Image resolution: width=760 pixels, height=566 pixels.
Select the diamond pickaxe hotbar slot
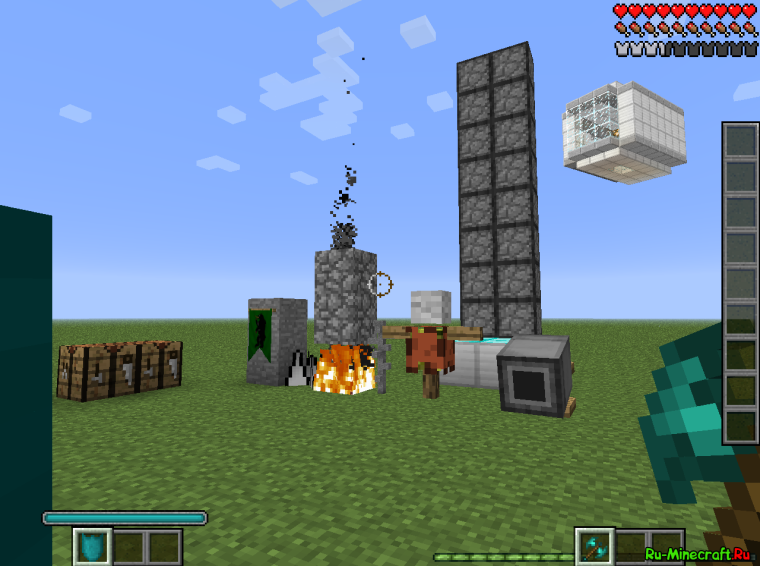point(594,547)
